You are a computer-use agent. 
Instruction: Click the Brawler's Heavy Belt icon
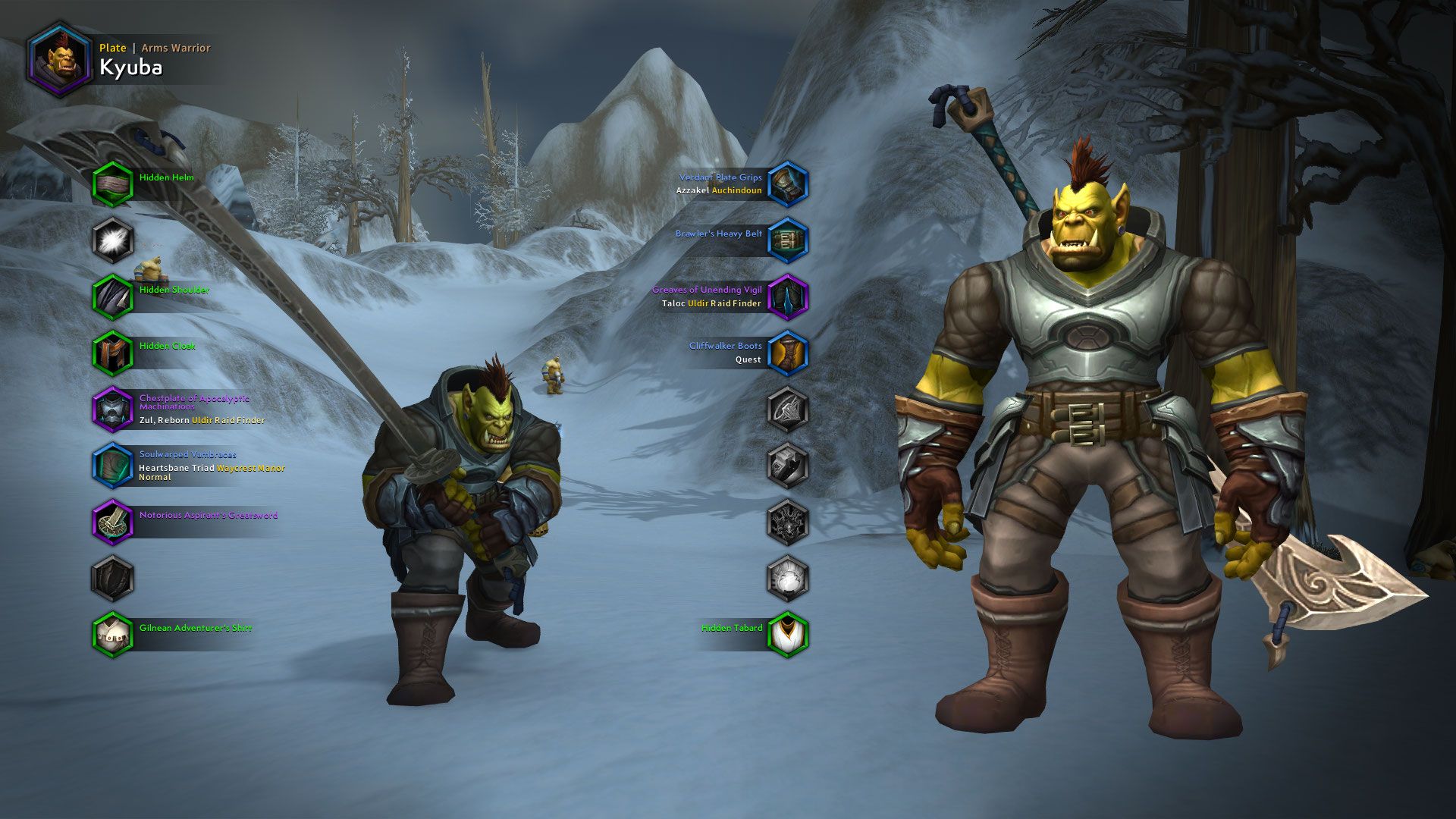tap(787, 240)
